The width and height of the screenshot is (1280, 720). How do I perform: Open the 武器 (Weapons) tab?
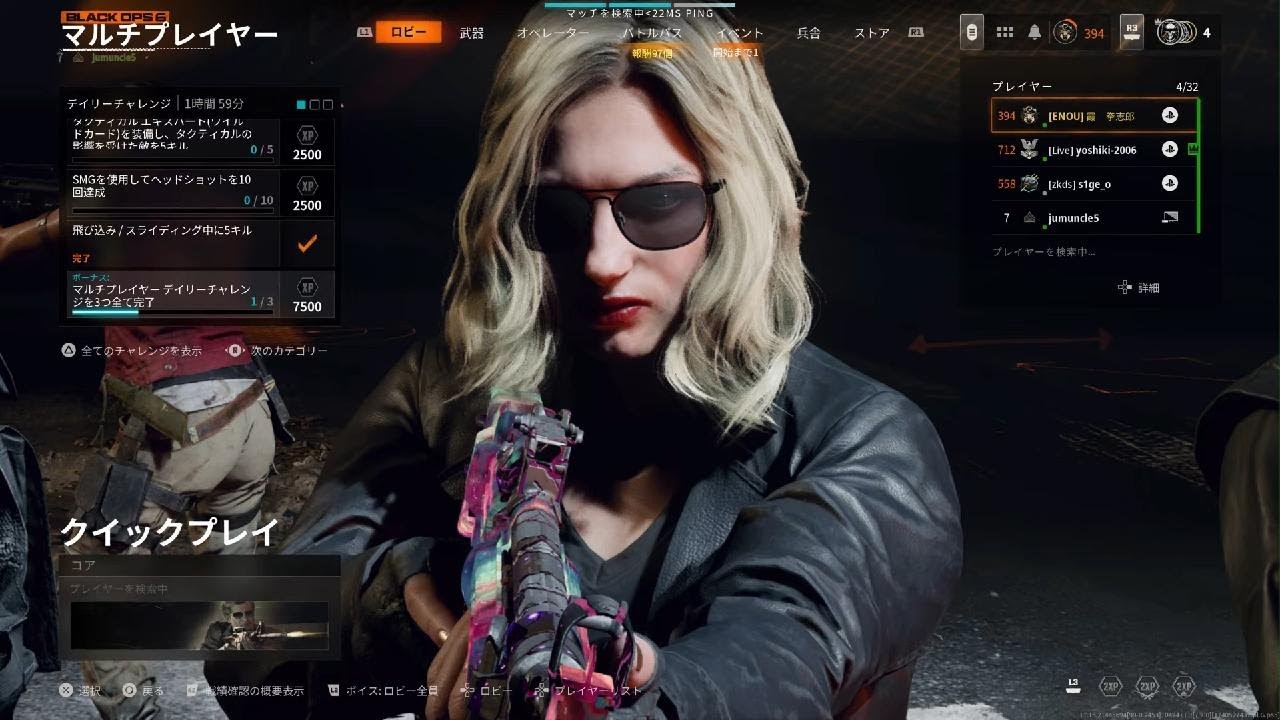pyautogui.click(x=471, y=33)
